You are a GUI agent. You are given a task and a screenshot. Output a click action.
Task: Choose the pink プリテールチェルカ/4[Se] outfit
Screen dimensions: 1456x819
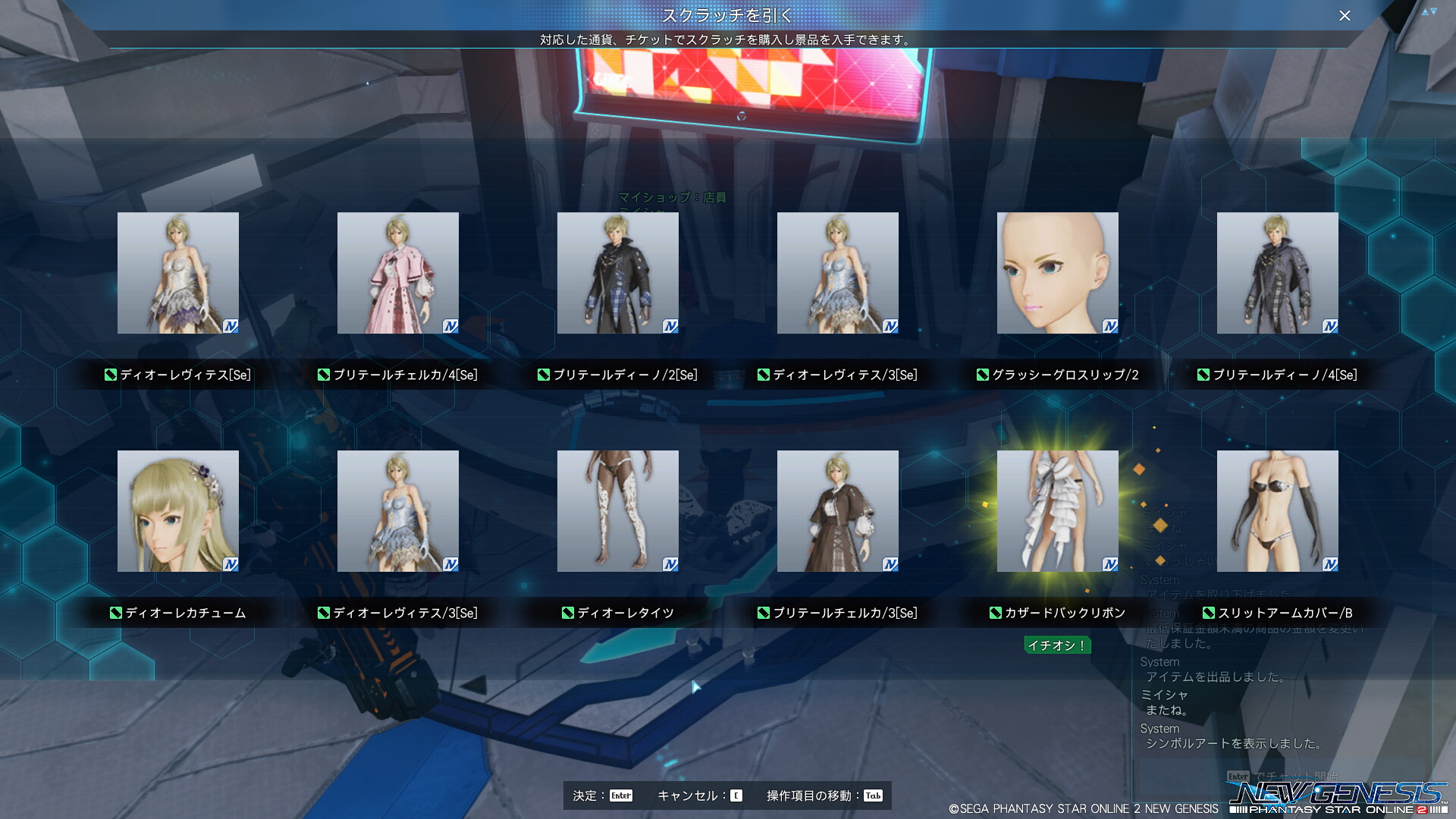pyautogui.click(x=398, y=273)
